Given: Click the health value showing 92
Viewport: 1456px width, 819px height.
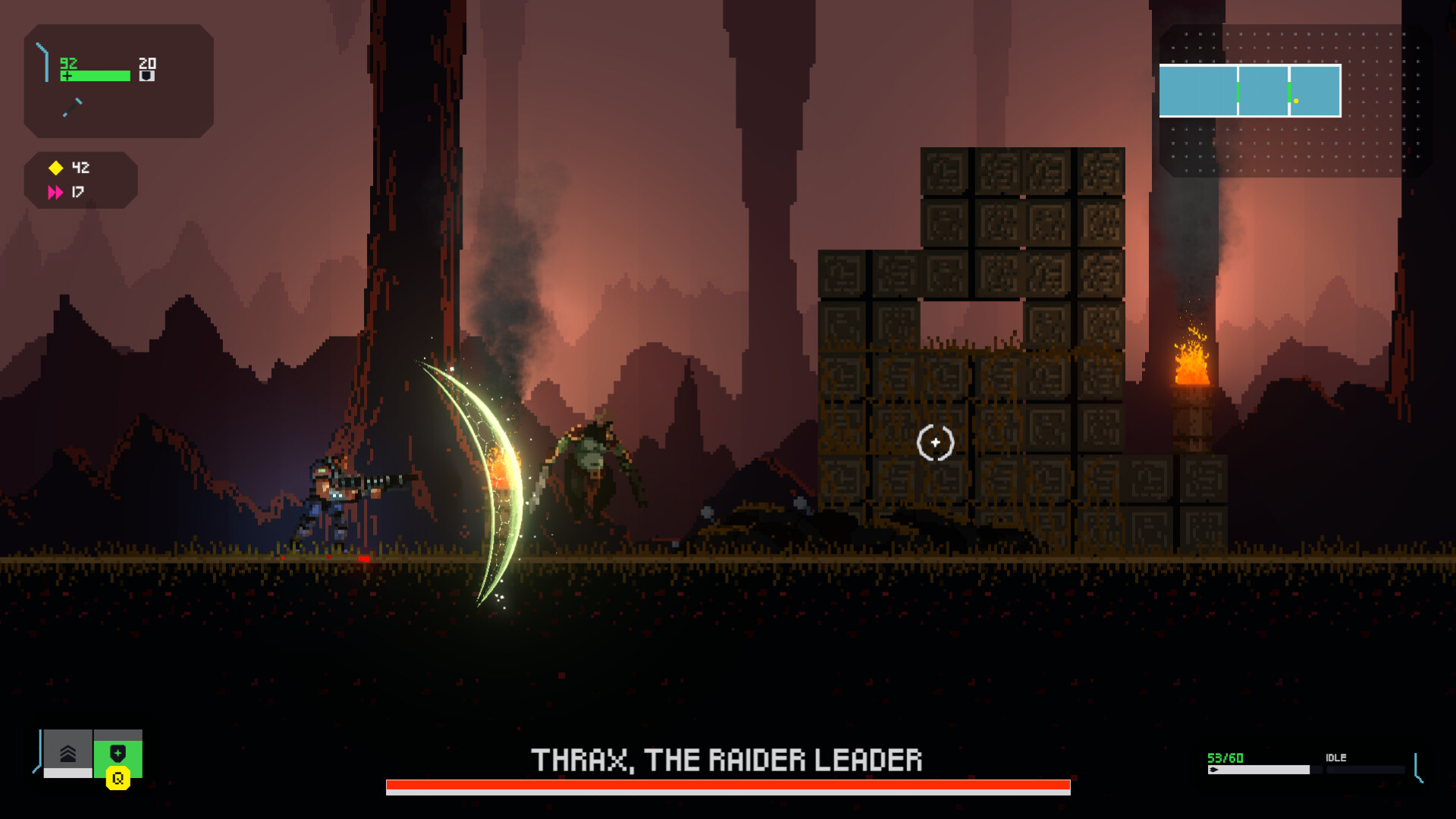Looking at the screenshot, I should tap(68, 62).
